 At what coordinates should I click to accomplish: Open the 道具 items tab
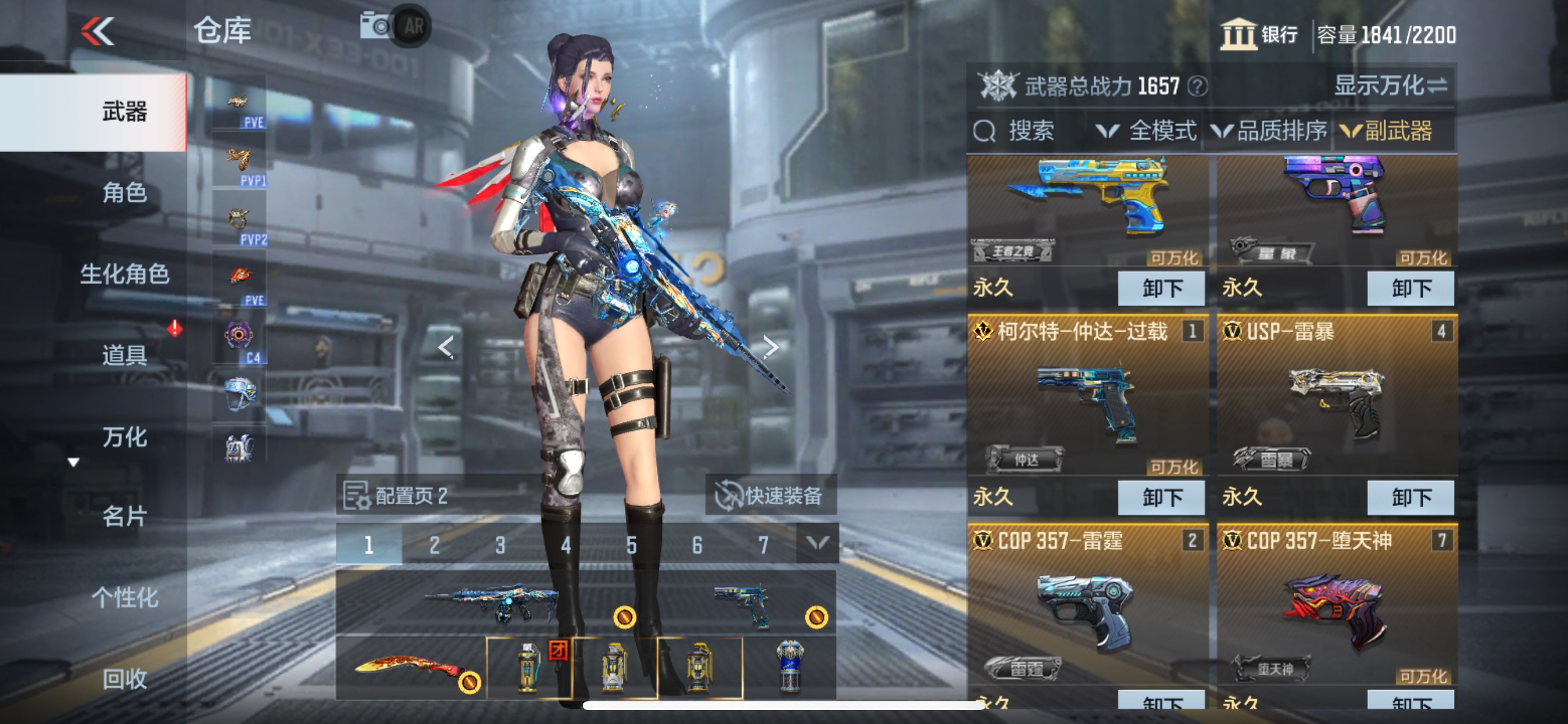[124, 354]
